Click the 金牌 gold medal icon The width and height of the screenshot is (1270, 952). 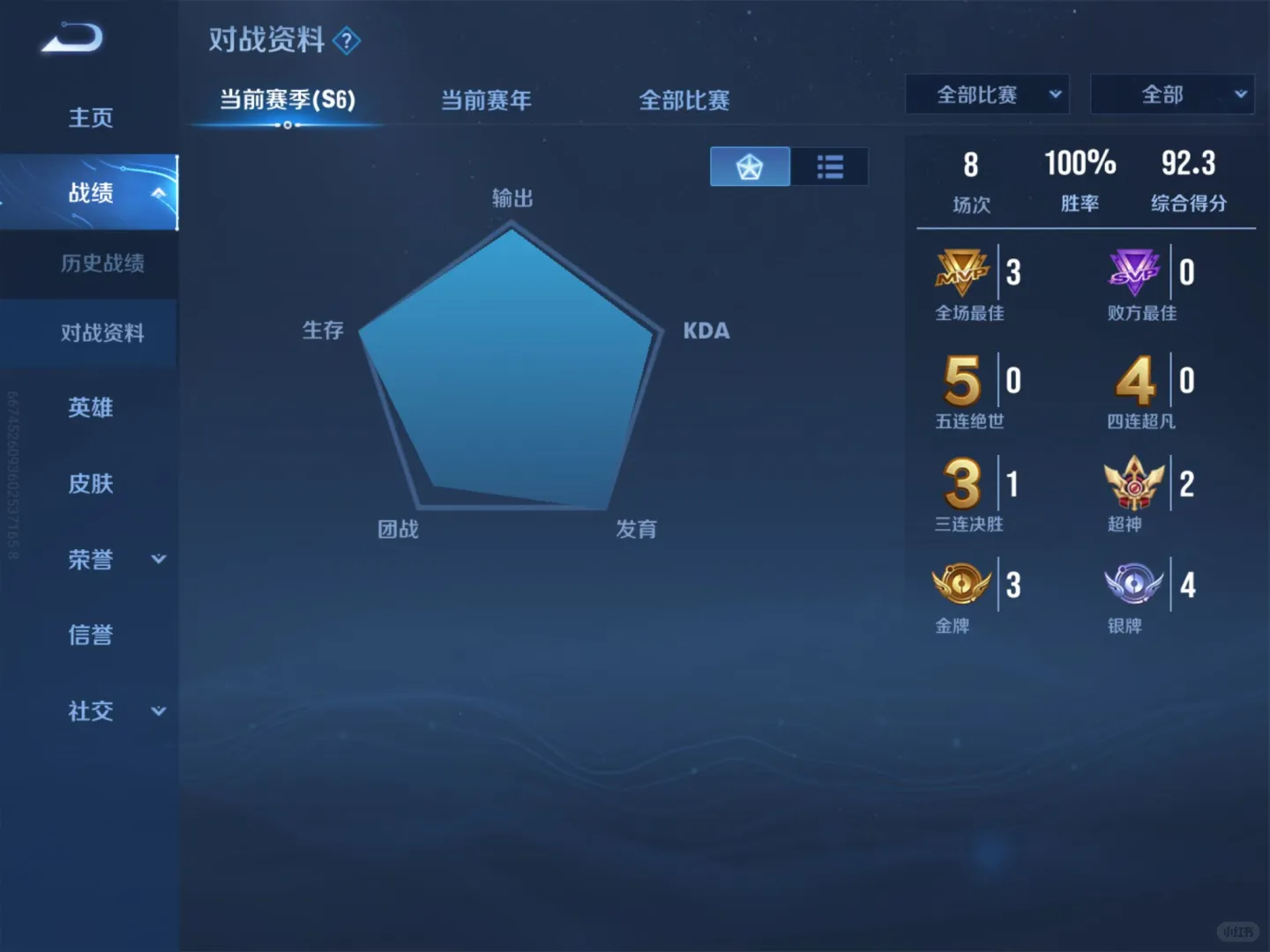pos(961,584)
